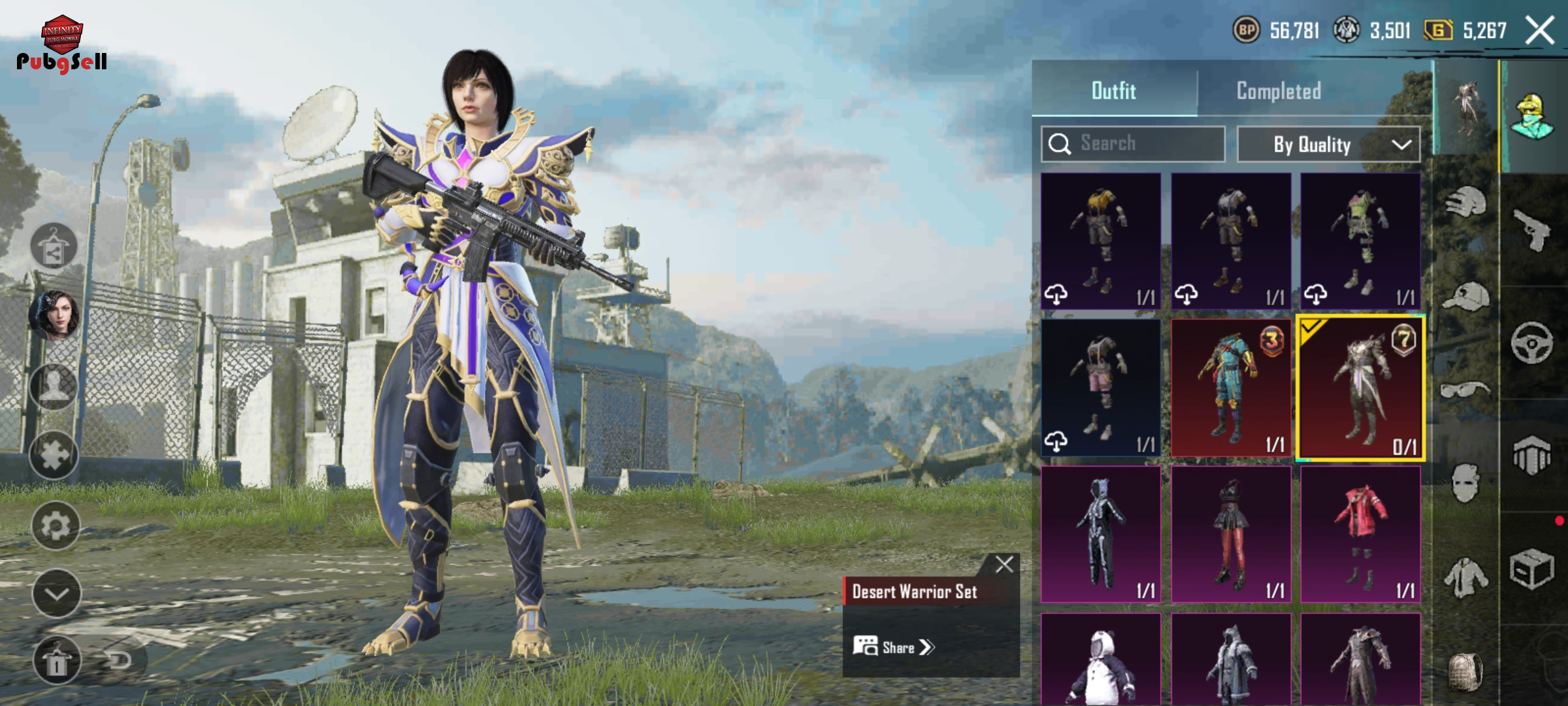Select the Outfit tab
Viewport: 1568px width, 706px height.
1113,91
